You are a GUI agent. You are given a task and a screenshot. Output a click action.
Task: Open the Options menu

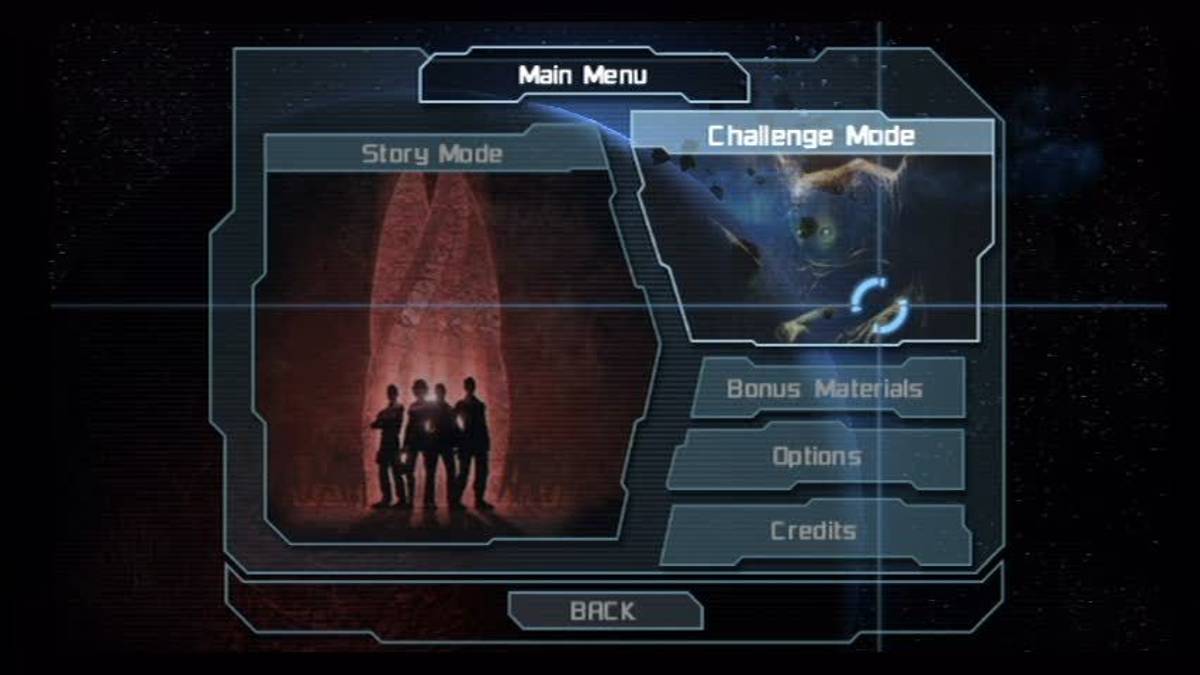[816, 457]
